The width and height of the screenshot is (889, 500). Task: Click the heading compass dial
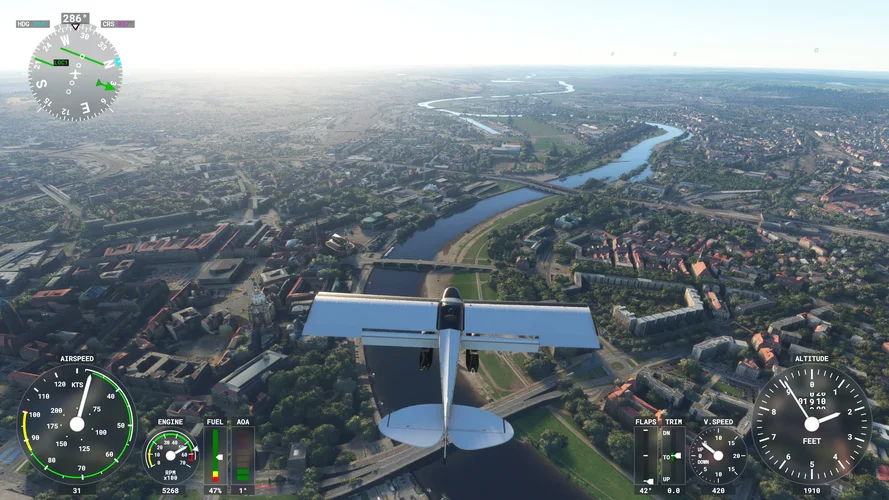point(75,73)
